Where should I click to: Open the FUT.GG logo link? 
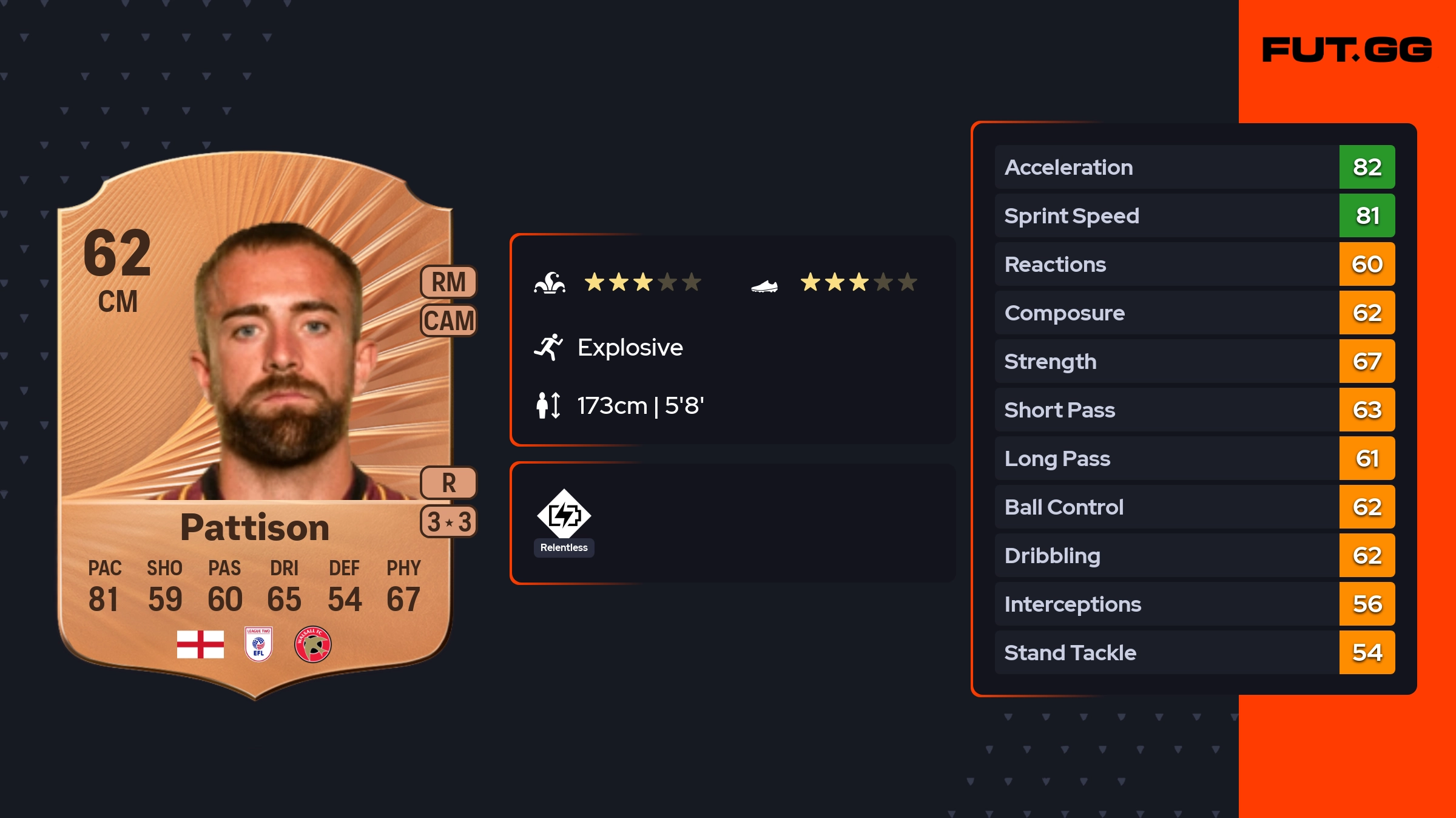tap(1347, 50)
